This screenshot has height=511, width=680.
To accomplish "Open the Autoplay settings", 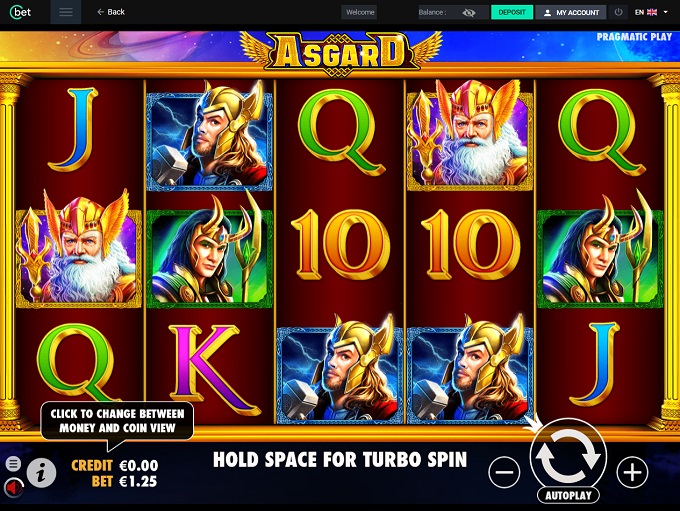I will pyautogui.click(x=568, y=495).
